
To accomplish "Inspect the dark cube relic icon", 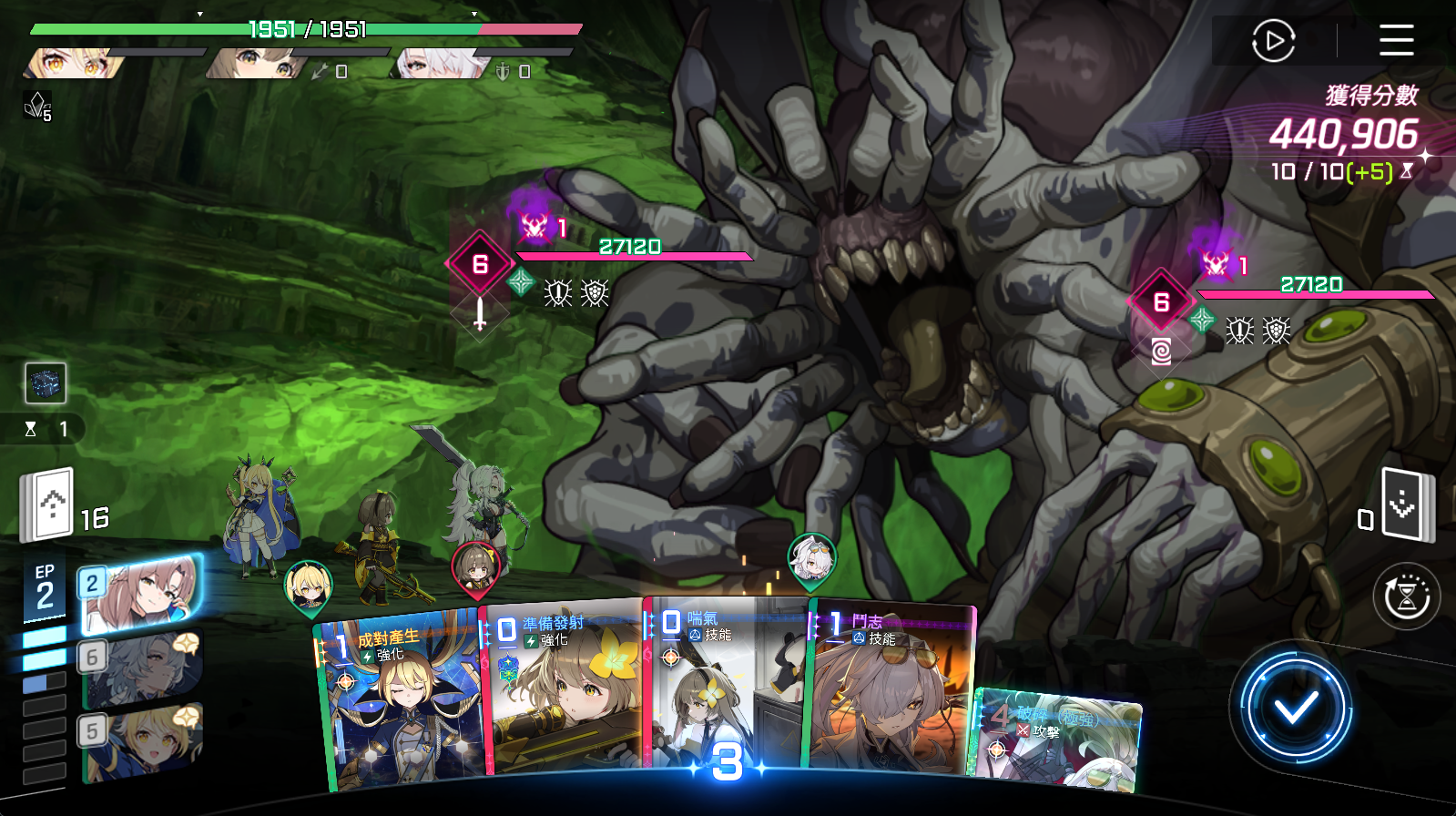I will click(x=46, y=383).
